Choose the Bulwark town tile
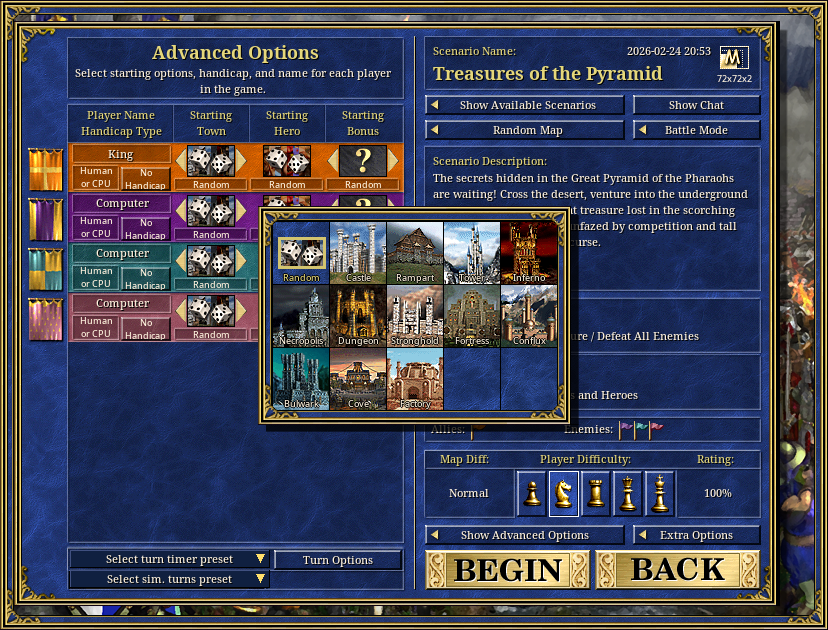 tap(301, 379)
